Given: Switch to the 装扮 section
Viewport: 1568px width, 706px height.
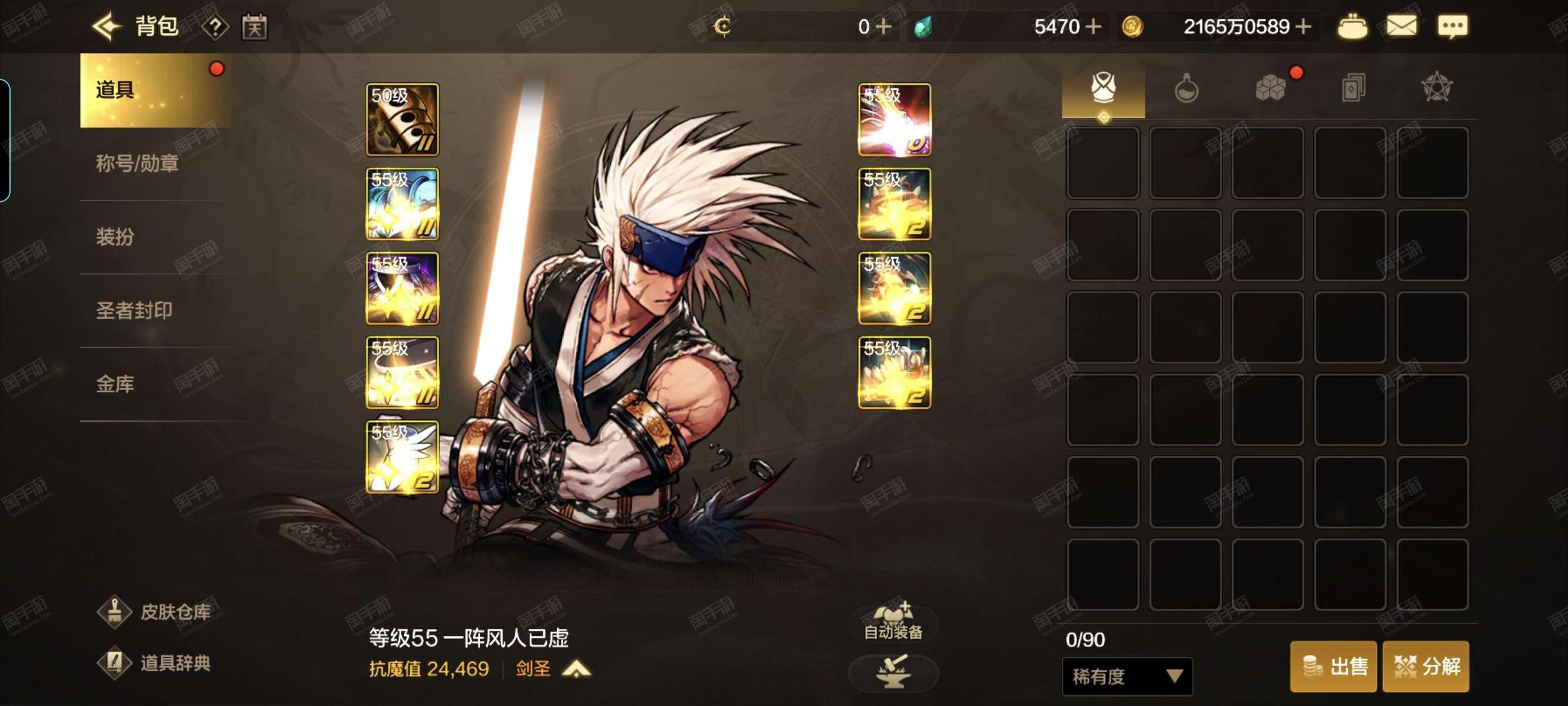Looking at the screenshot, I should (x=115, y=237).
